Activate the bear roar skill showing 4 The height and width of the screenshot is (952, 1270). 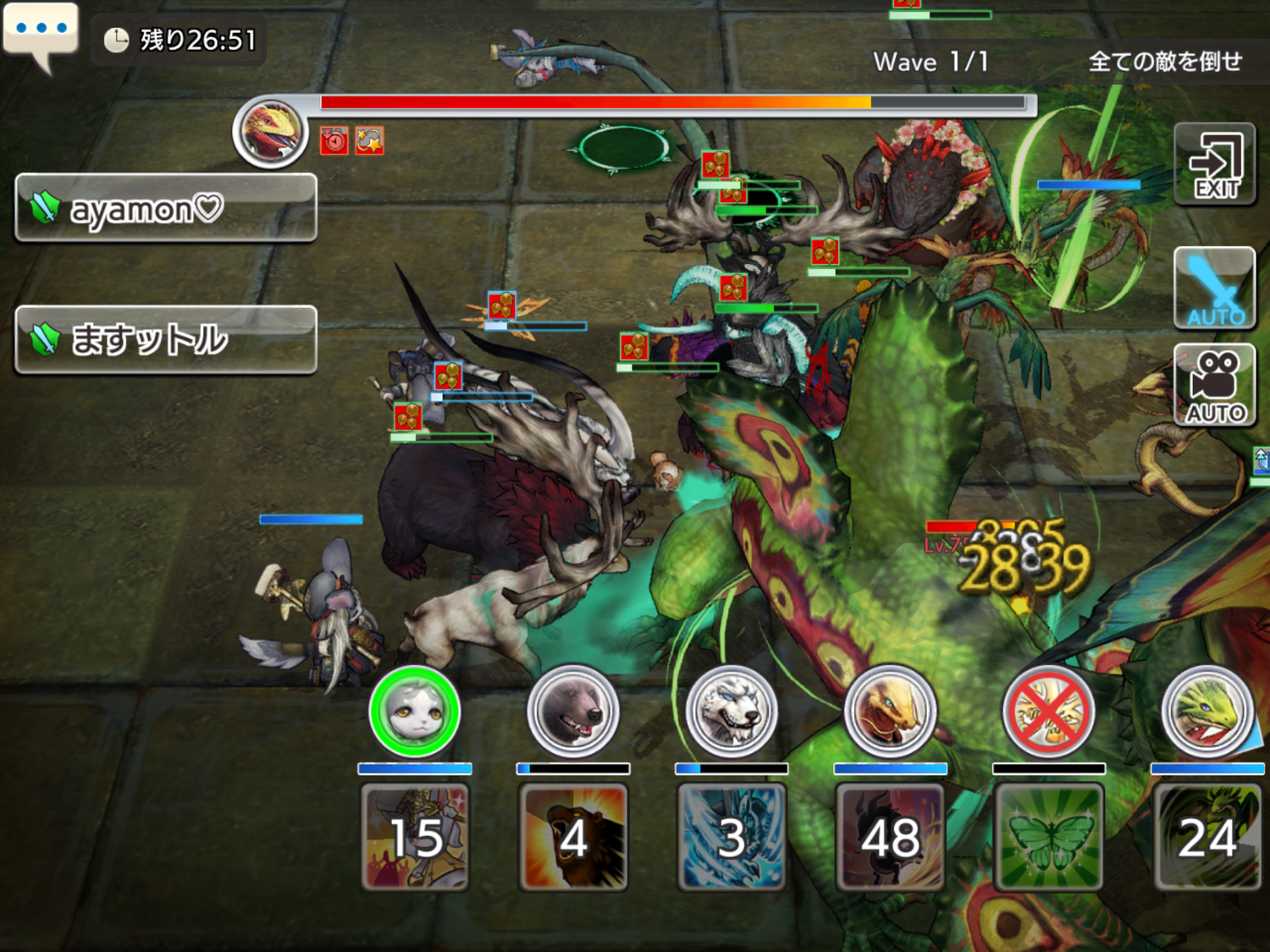pos(573,837)
